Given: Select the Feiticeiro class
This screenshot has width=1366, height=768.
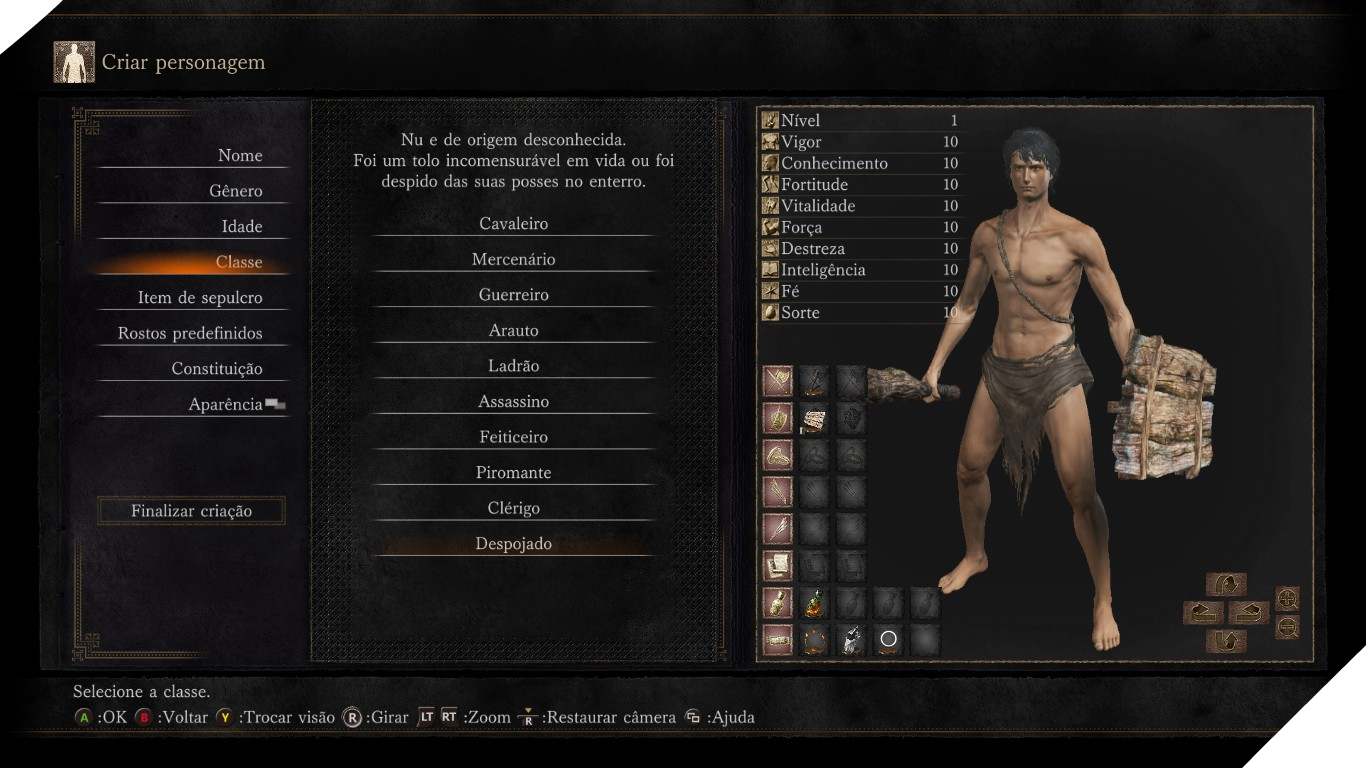Looking at the screenshot, I should [513, 436].
